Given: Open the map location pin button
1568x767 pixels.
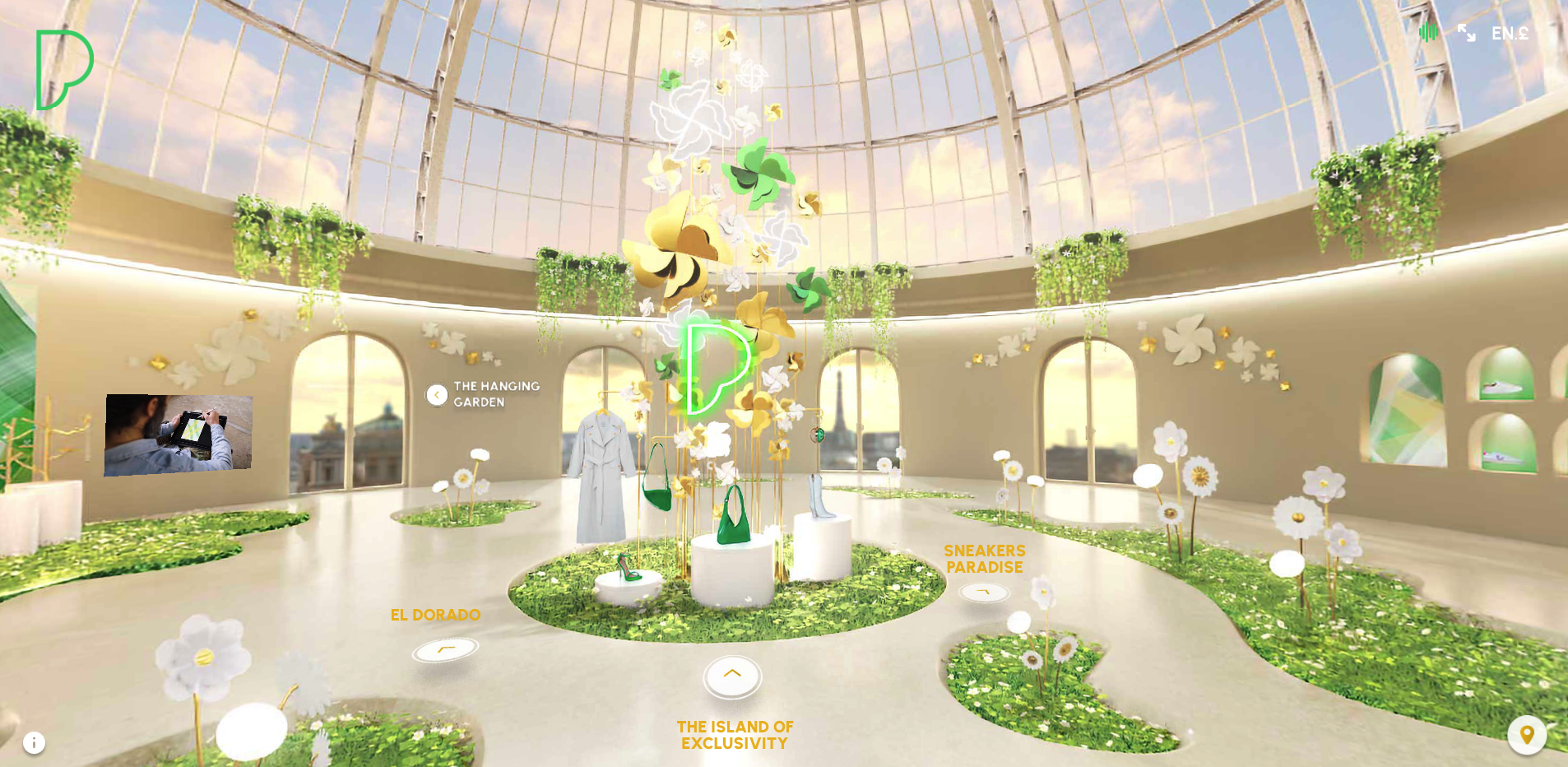Looking at the screenshot, I should tap(1527, 735).
